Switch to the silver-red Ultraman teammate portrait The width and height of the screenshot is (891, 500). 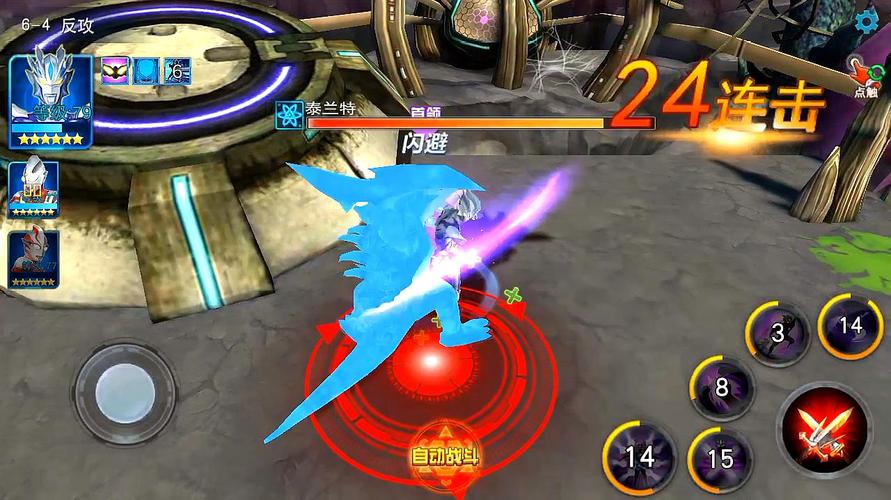34,187
